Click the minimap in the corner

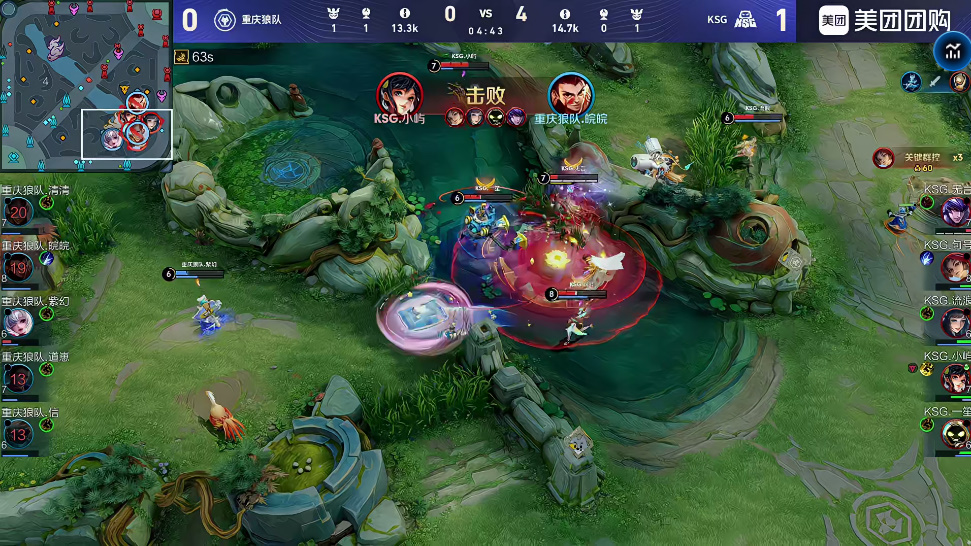[86, 84]
